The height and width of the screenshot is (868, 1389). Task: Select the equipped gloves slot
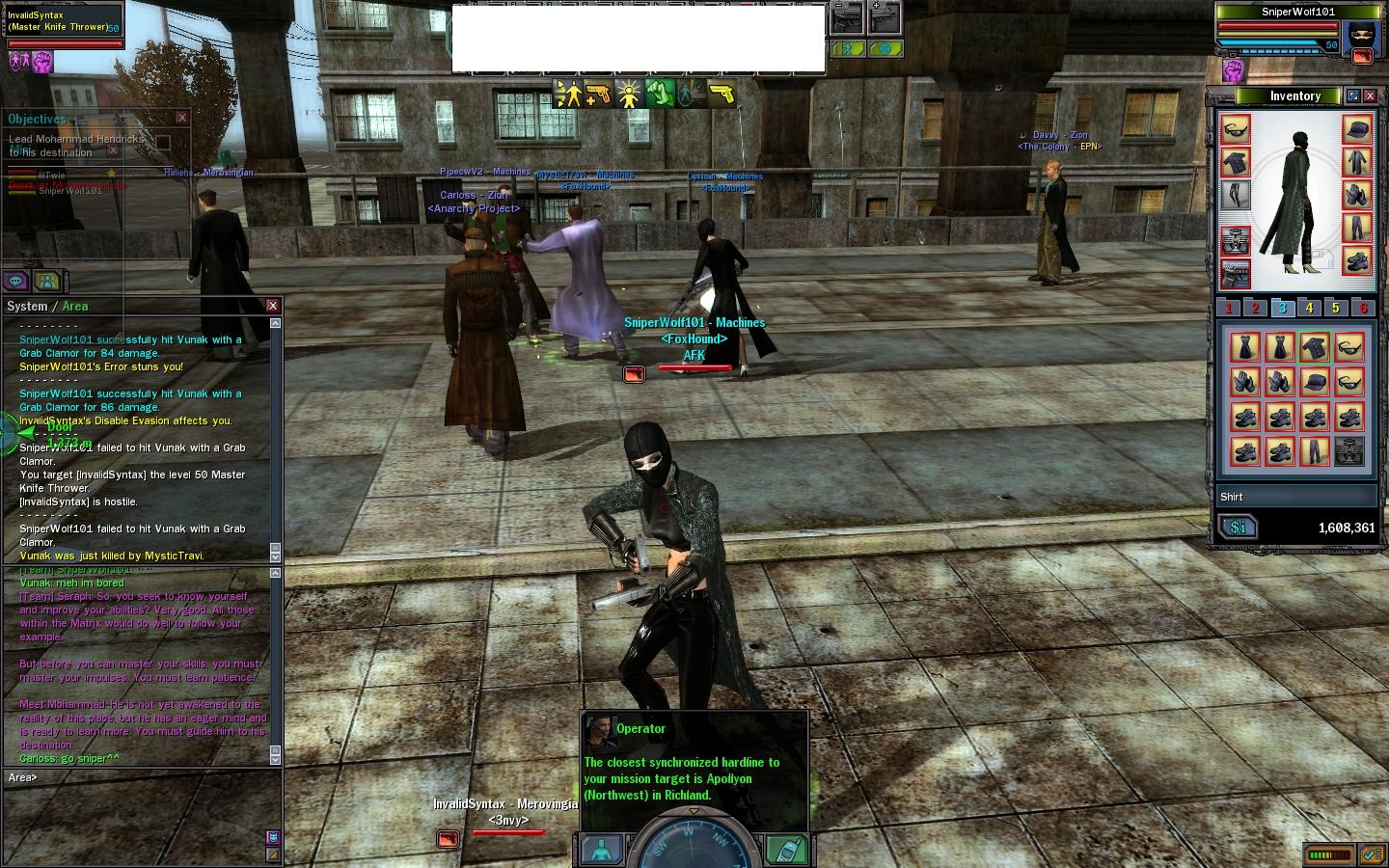point(1357,195)
